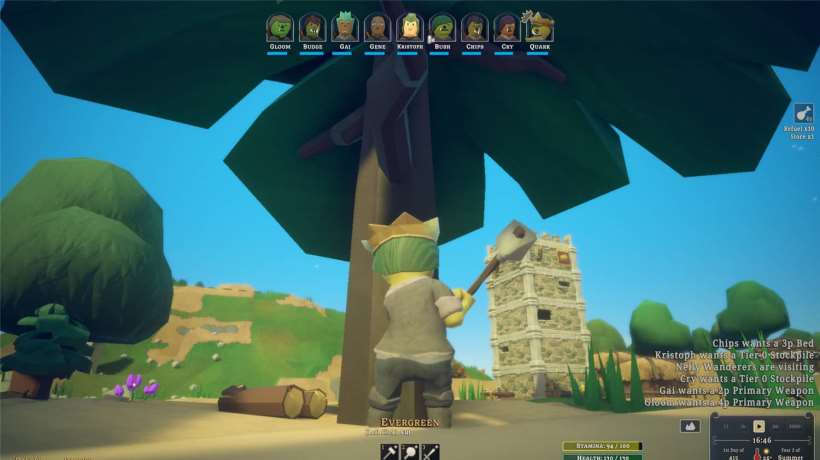
Task: Select Gene's character portrait
Action: coord(377,27)
